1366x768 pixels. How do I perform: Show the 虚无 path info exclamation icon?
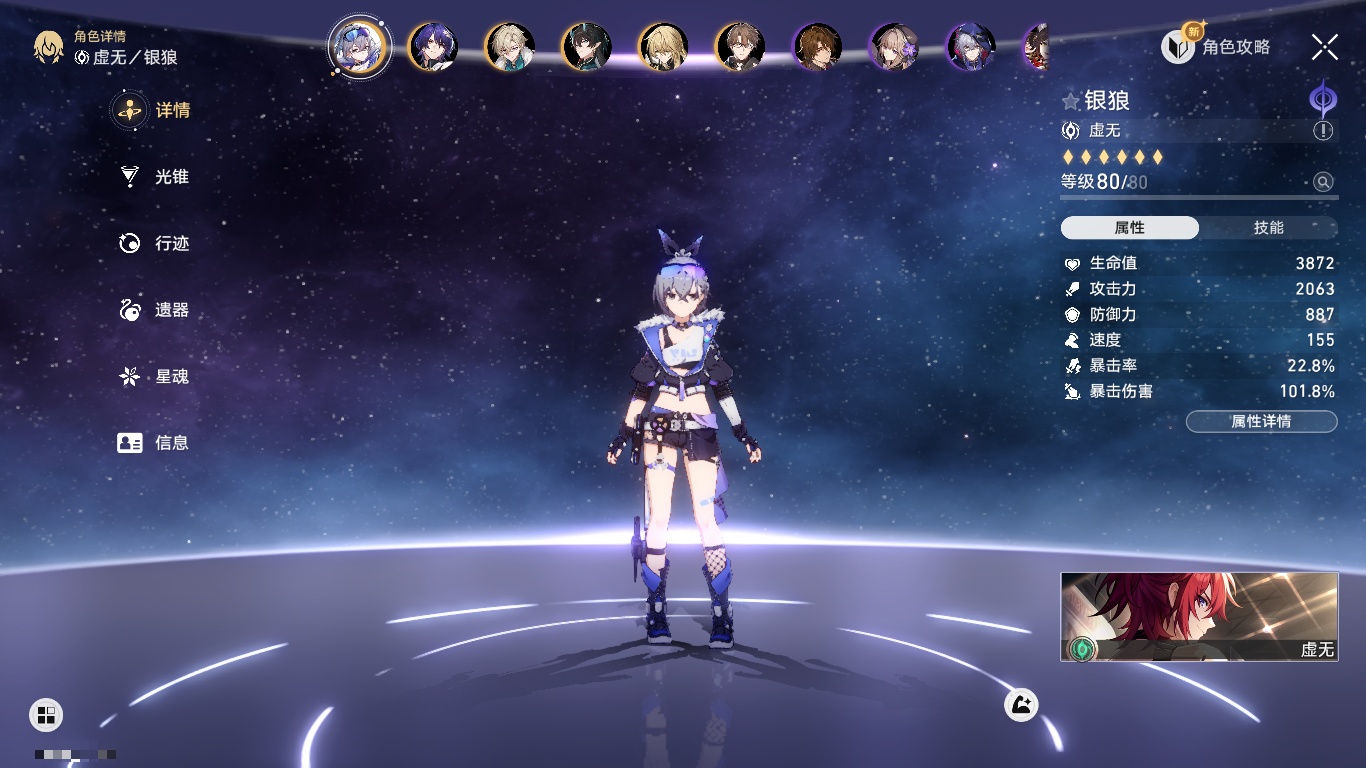click(x=1323, y=131)
